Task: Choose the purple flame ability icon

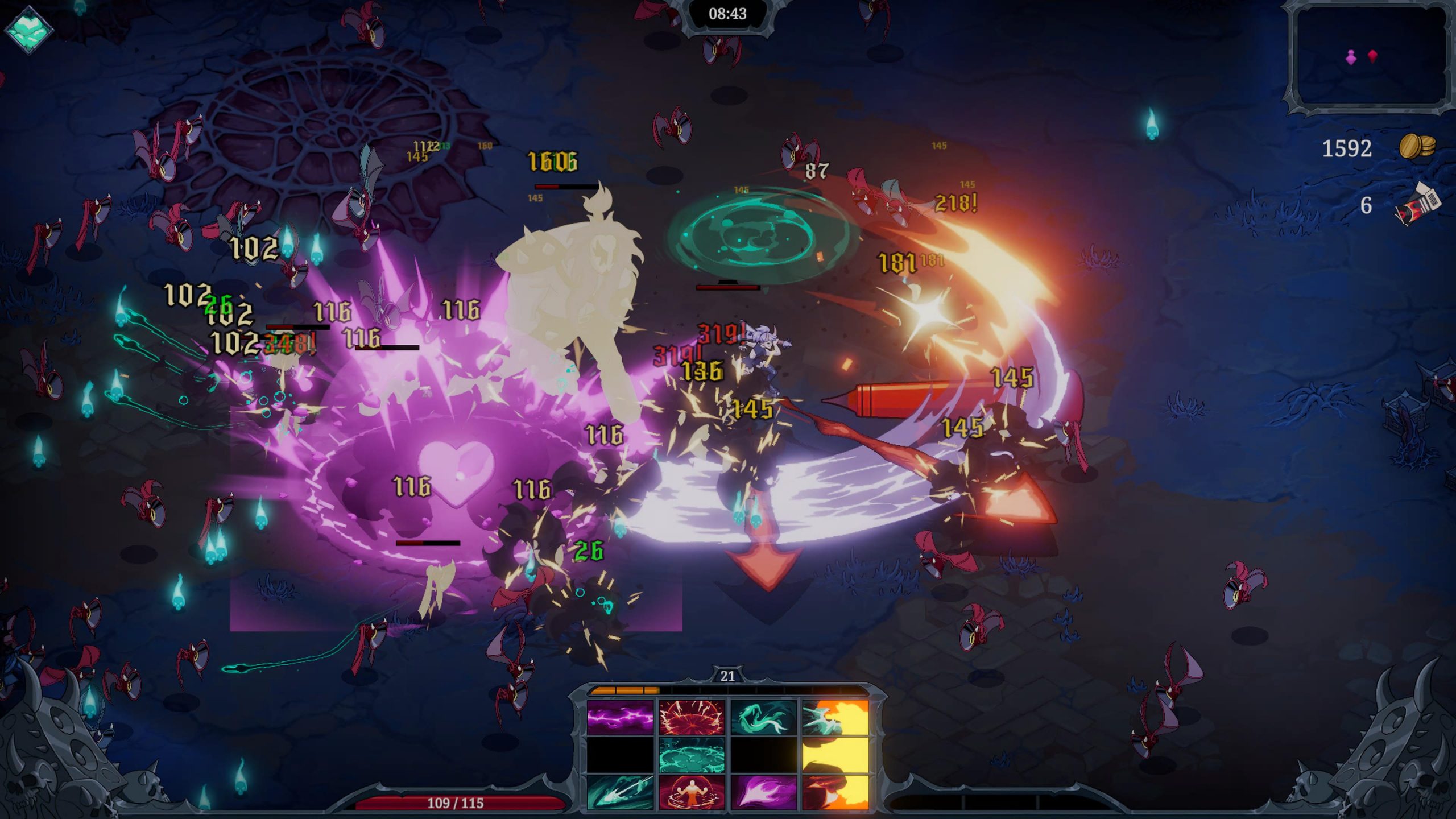Action: tap(763, 791)
